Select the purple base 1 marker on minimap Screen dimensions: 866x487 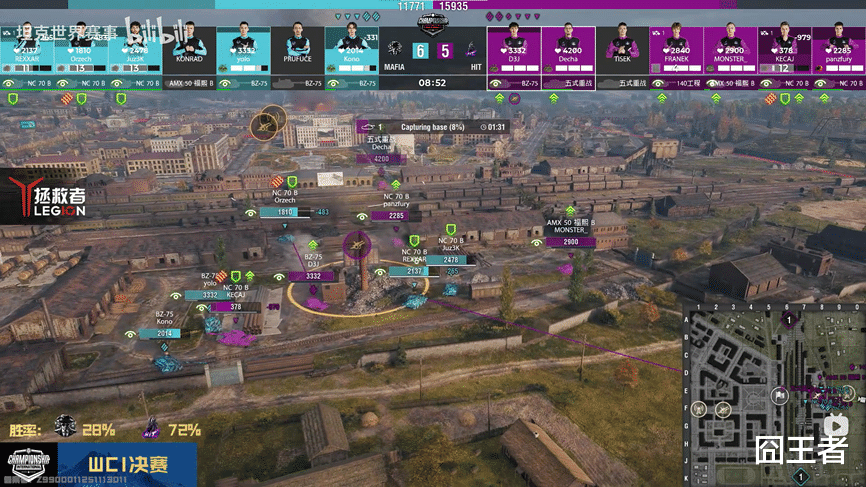790,319
